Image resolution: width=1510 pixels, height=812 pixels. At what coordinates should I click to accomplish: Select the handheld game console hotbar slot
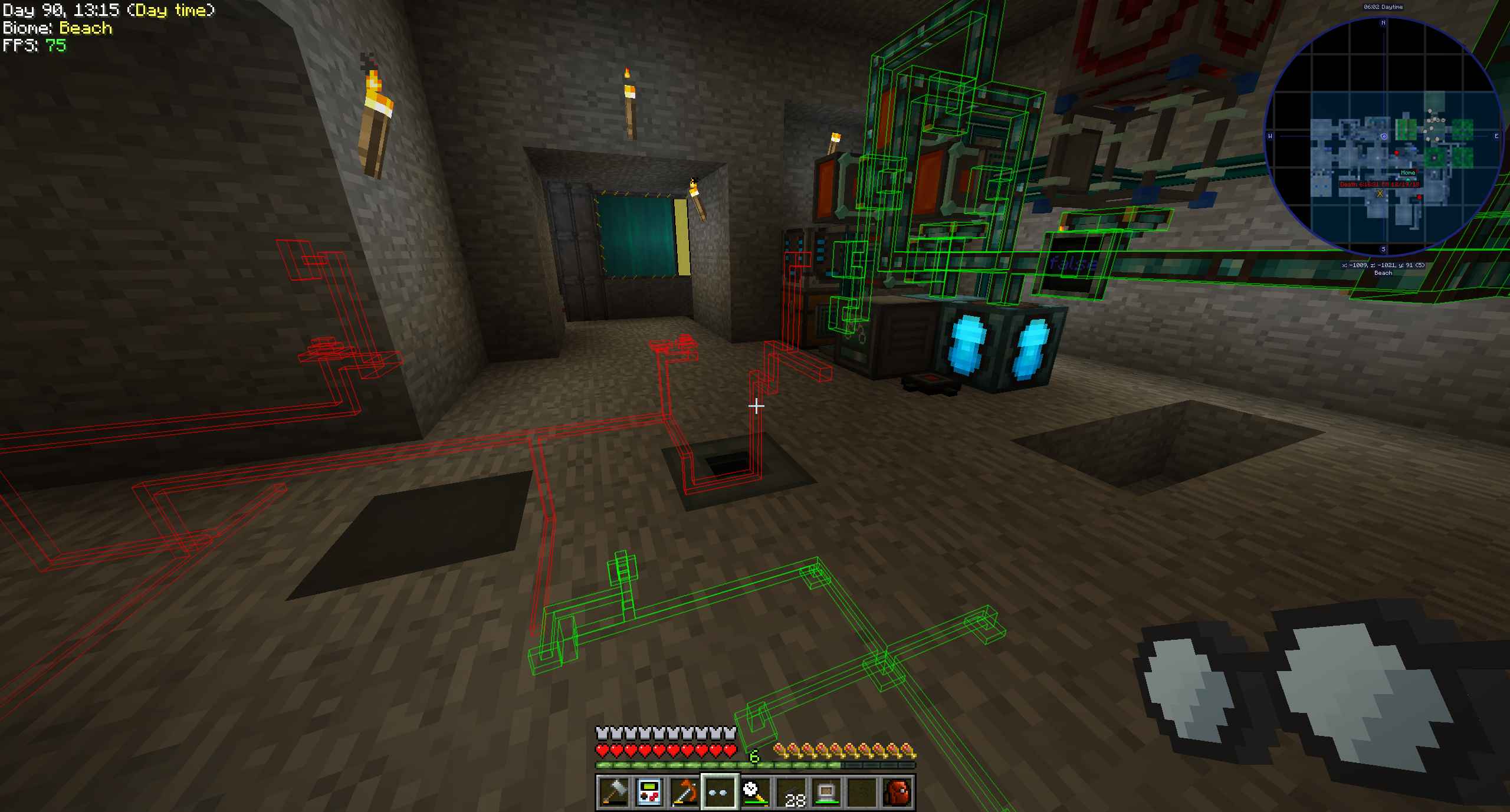point(649,792)
